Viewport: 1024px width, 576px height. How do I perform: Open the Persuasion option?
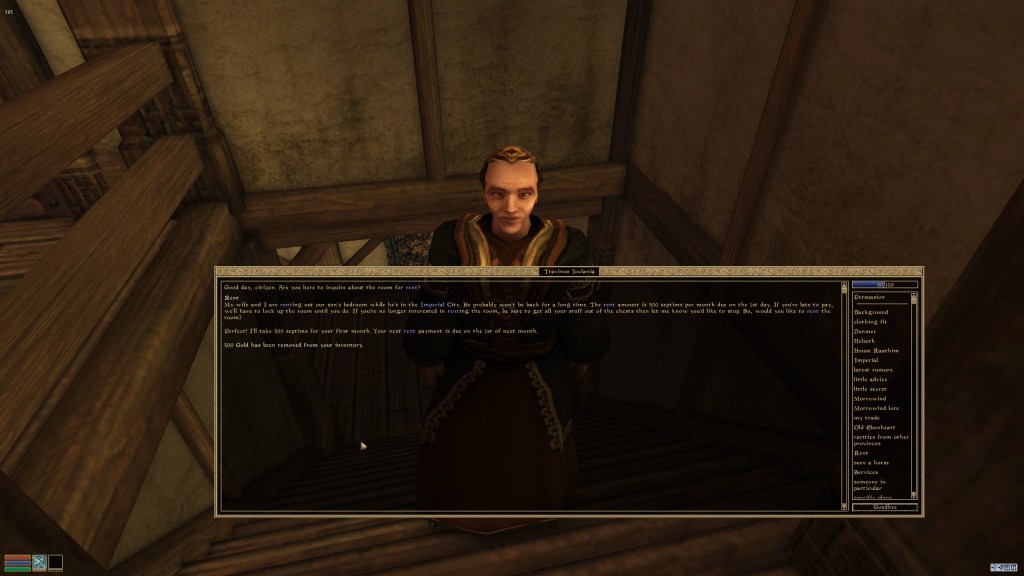870,297
